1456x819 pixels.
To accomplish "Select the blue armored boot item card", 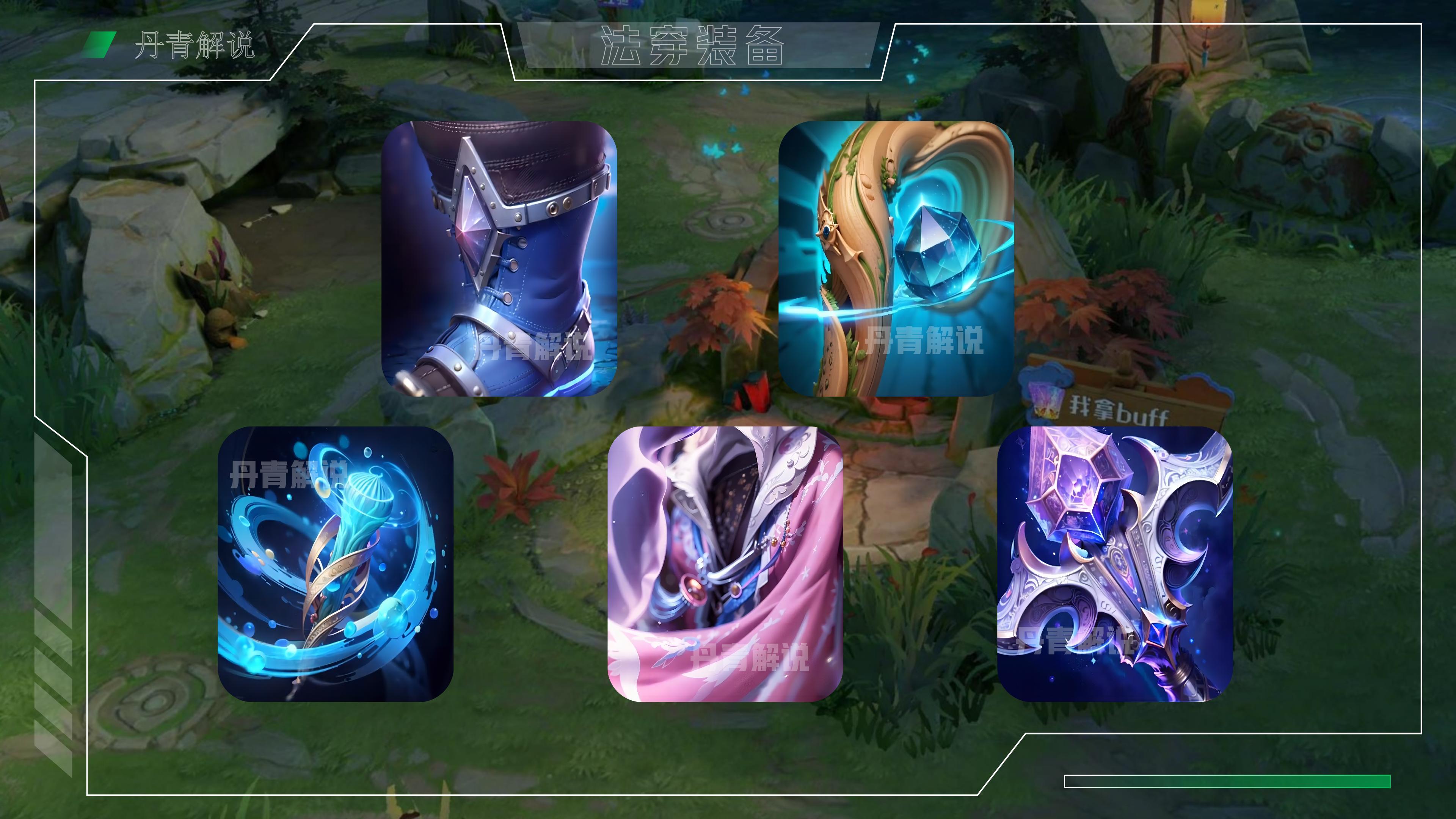I will [x=499, y=258].
